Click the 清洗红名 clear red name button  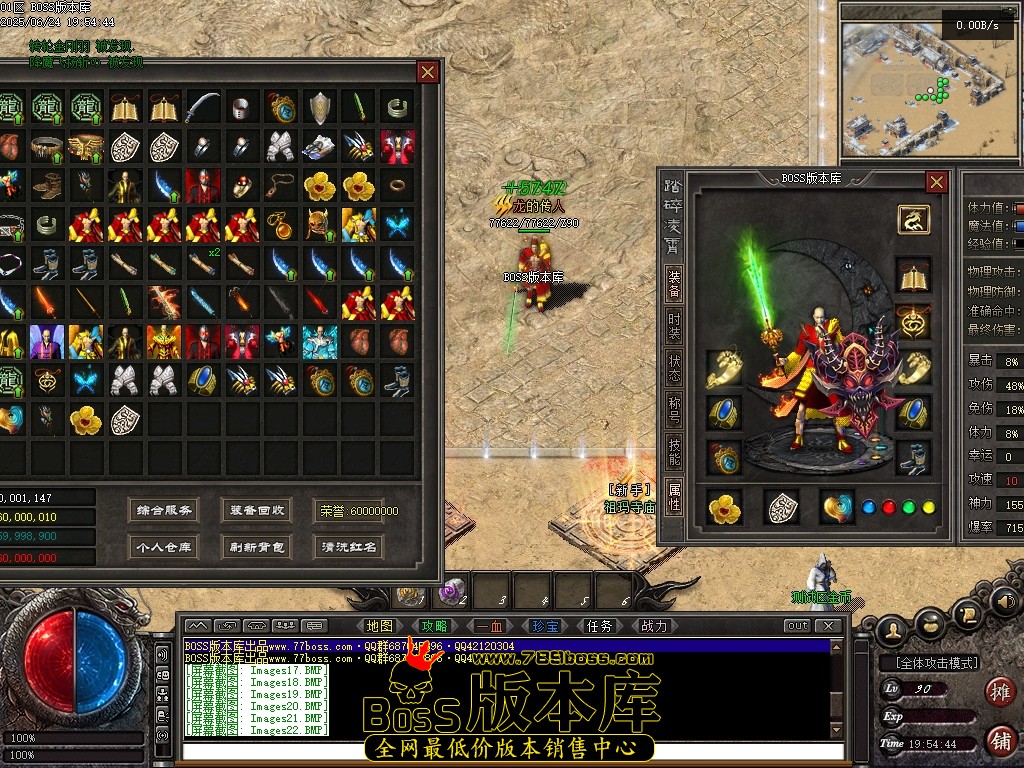(348, 547)
